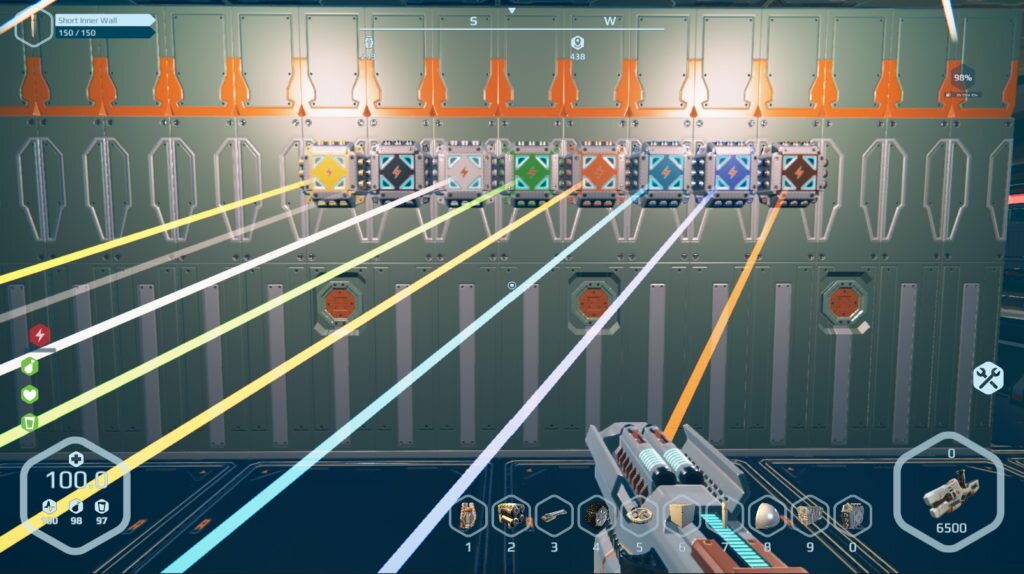Select the round wheel item in slot 5
The height and width of the screenshot is (574, 1024).
click(639, 516)
